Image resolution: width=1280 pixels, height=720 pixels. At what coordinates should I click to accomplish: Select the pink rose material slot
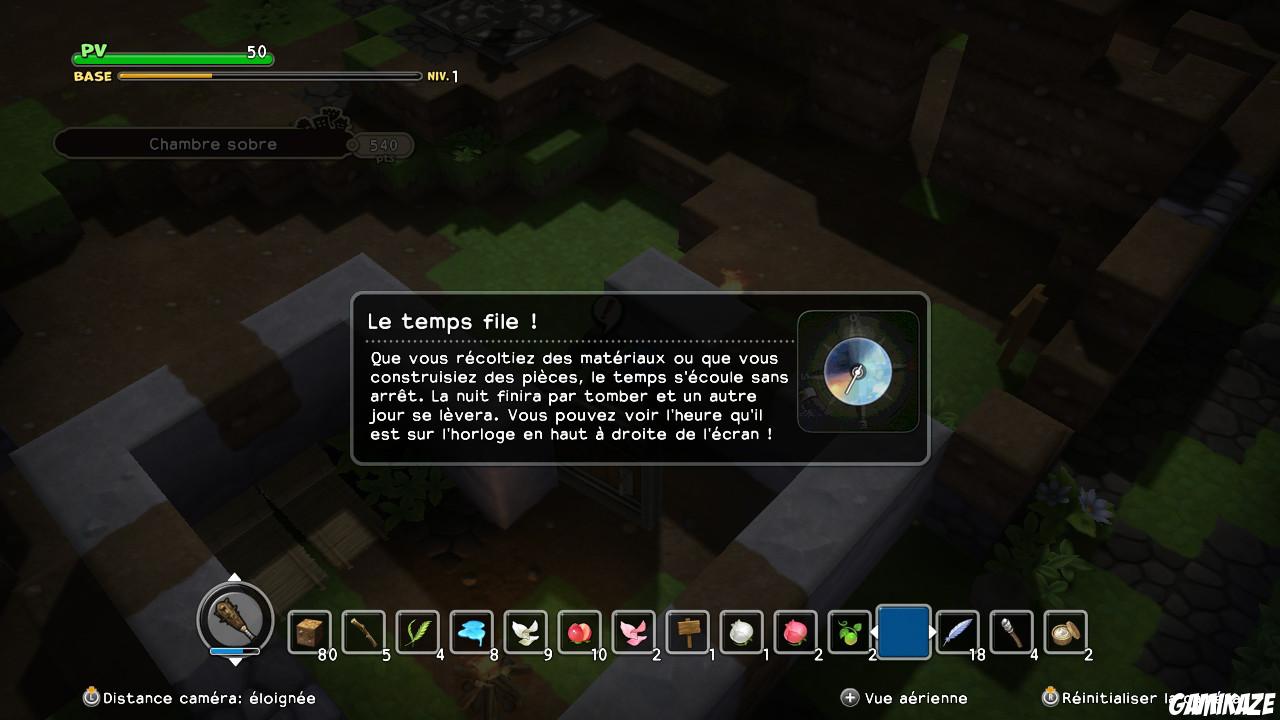pos(795,630)
